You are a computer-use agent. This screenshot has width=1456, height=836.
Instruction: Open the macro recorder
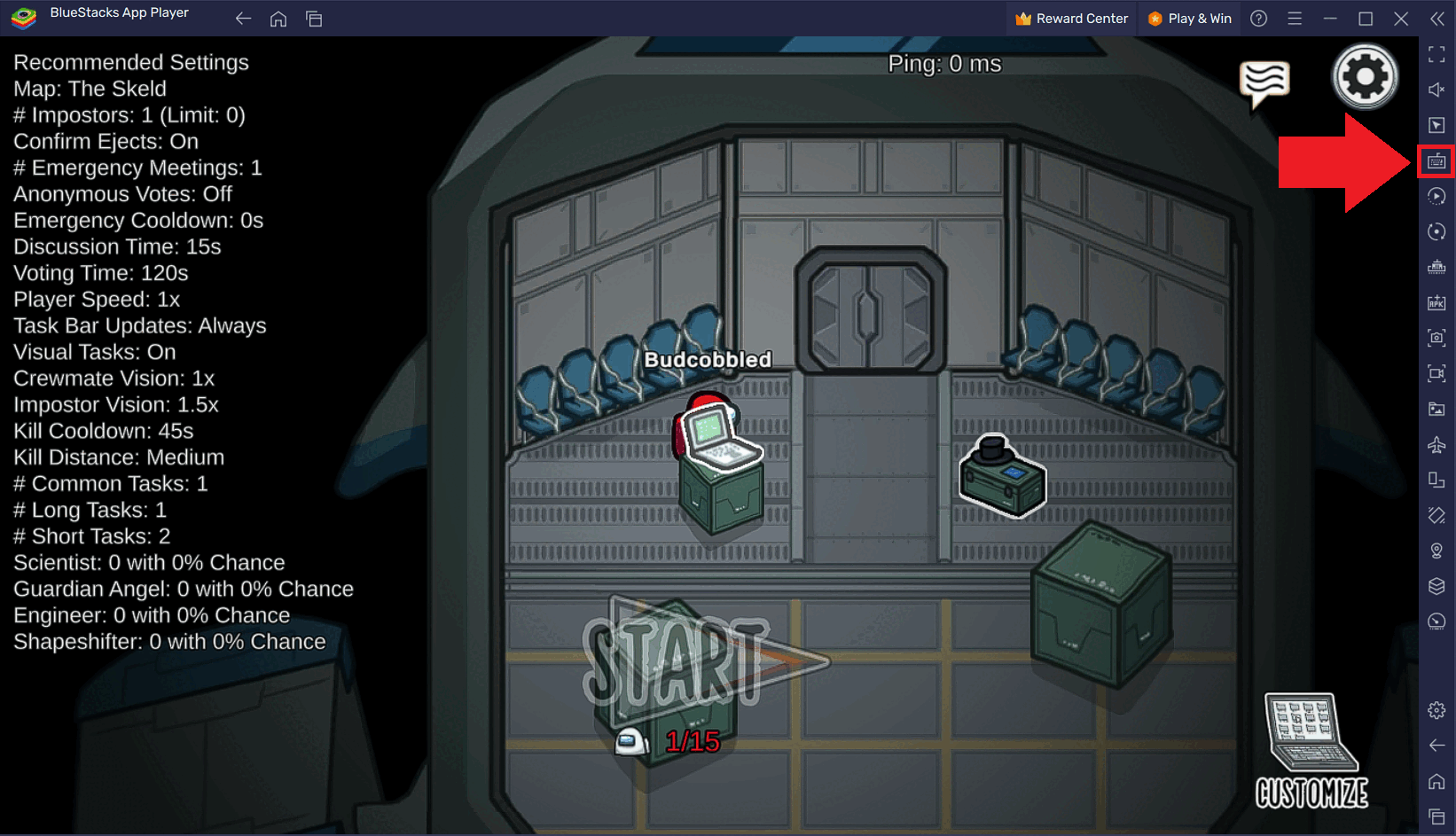tap(1436, 196)
